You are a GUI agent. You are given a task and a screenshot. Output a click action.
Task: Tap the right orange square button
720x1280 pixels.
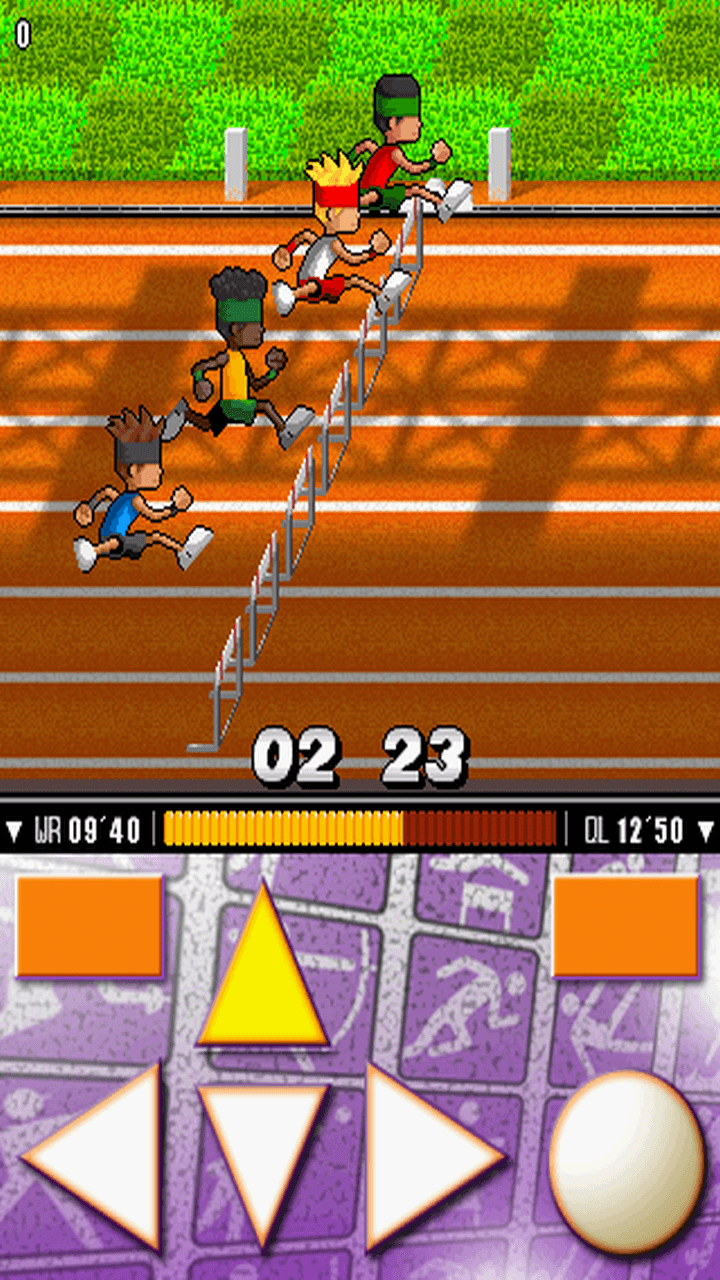coord(626,925)
